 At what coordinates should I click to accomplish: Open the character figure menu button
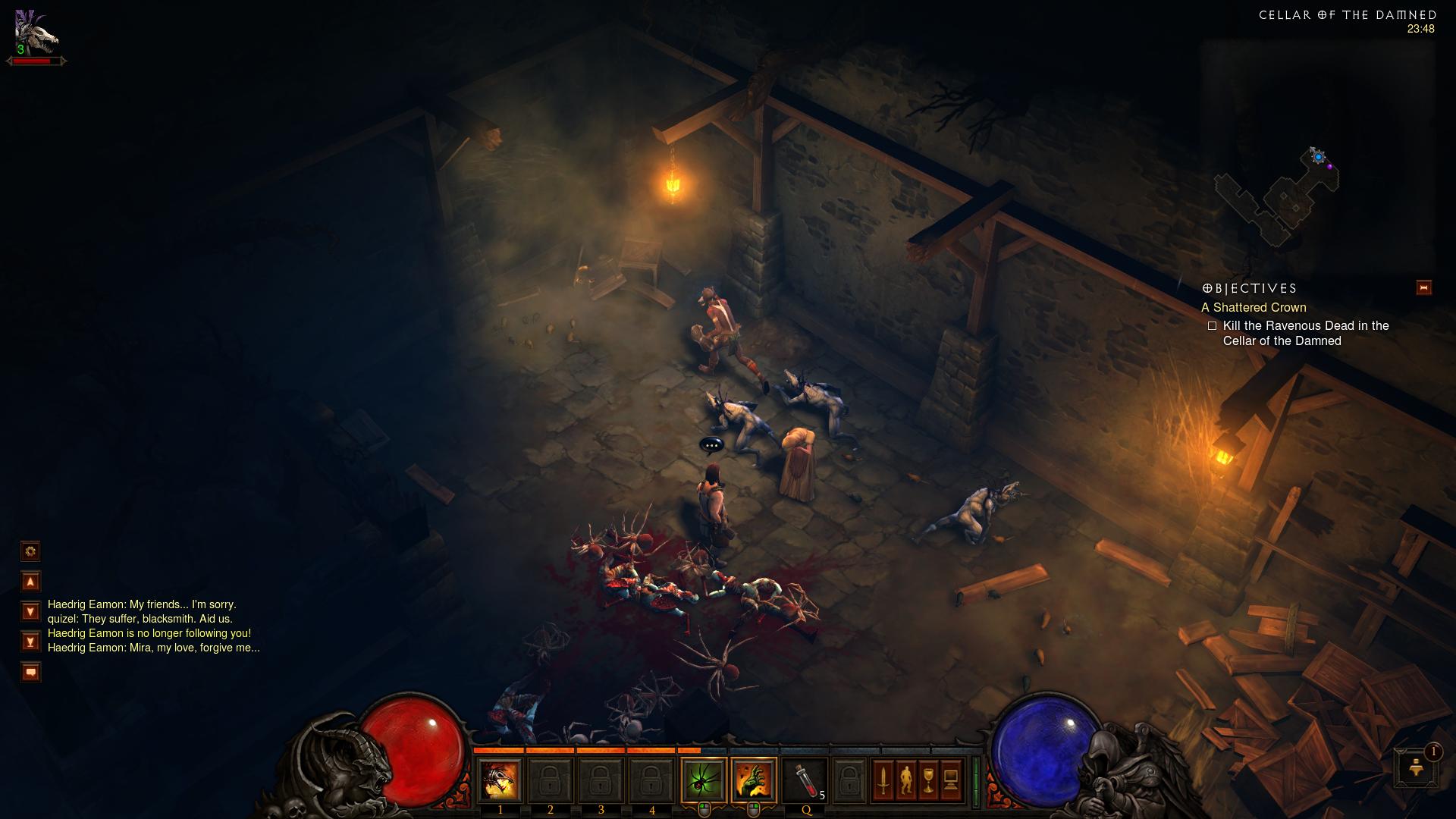point(905,780)
